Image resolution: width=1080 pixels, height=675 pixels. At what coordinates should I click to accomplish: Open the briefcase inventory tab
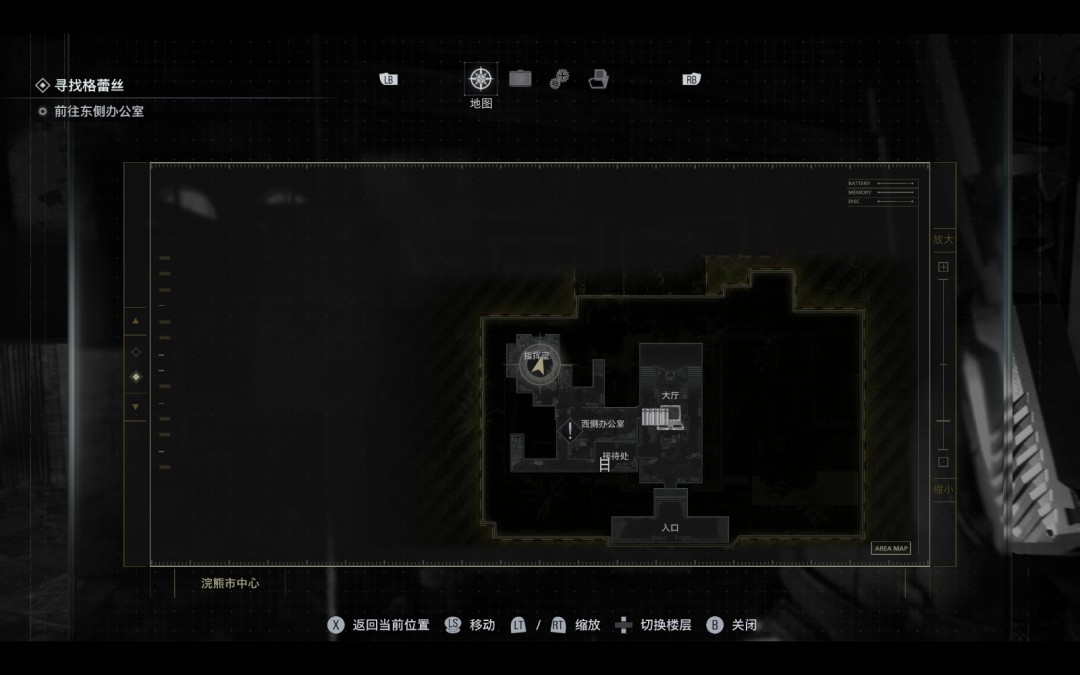520,79
